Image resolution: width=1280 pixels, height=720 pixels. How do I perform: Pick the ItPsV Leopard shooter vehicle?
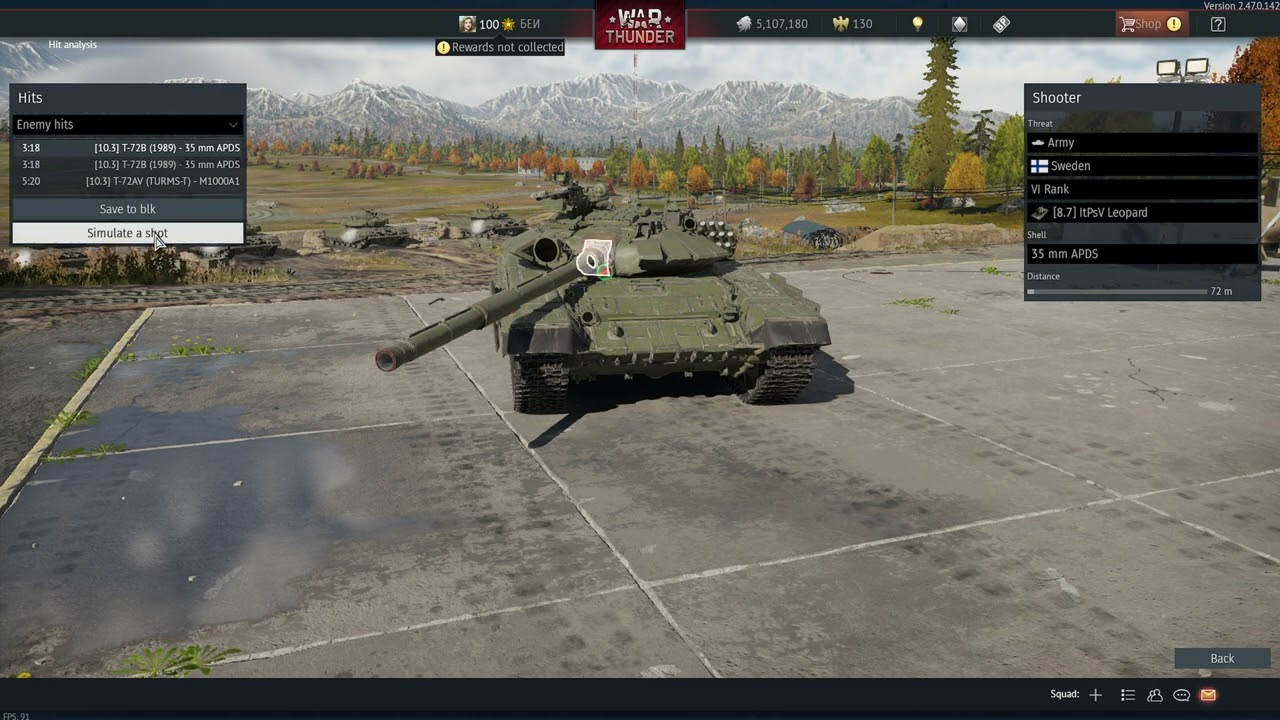[1142, 212]
